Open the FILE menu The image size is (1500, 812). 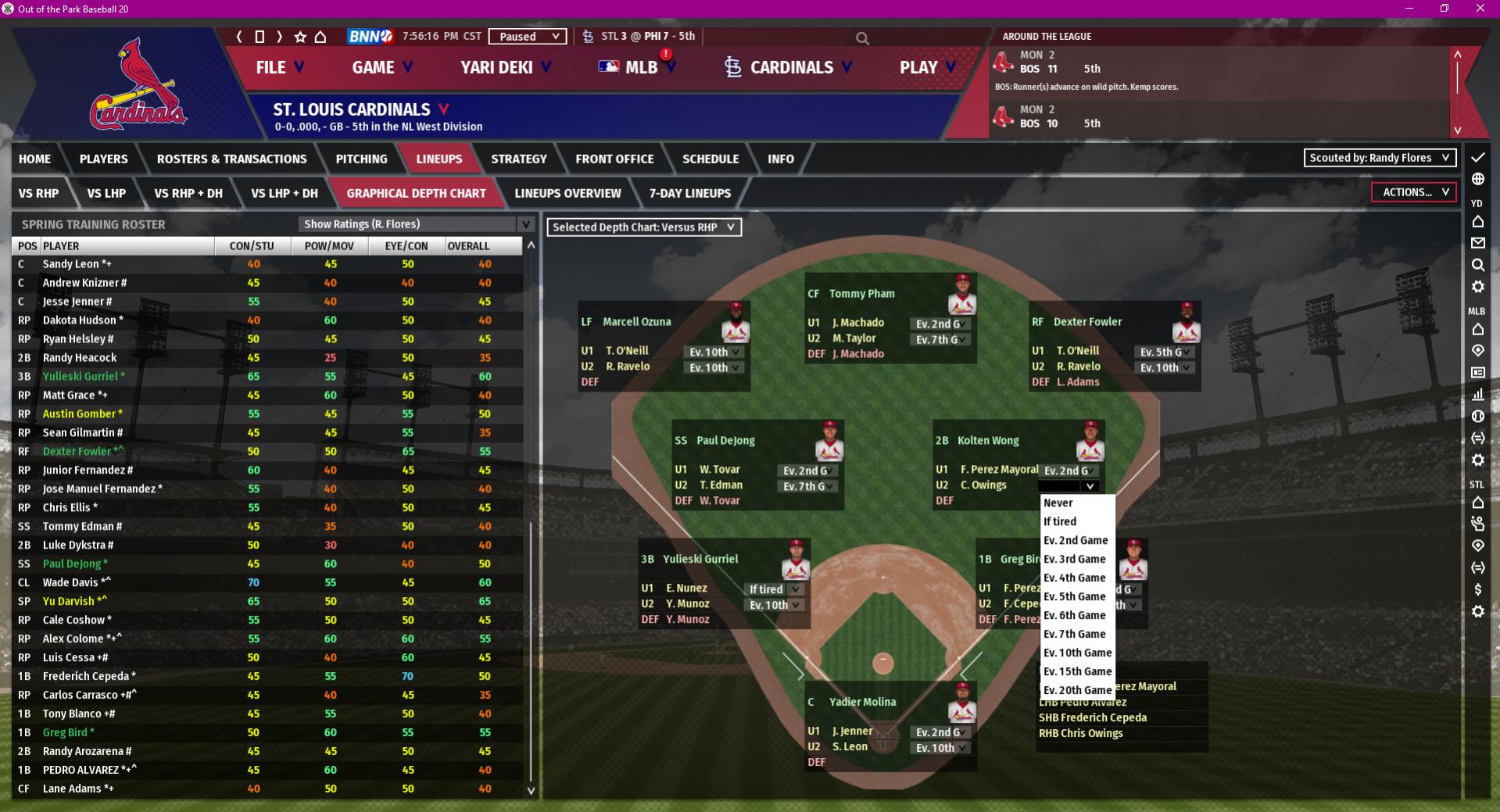pos(279,67)
